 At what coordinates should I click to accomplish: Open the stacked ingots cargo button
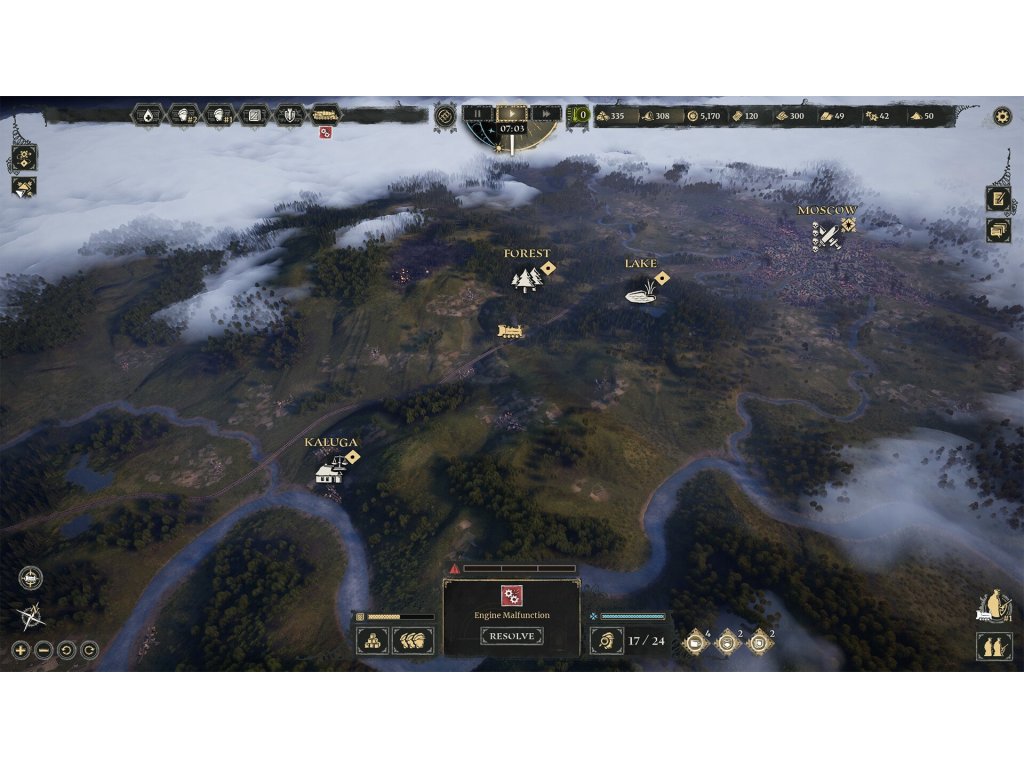pos(372,640)
